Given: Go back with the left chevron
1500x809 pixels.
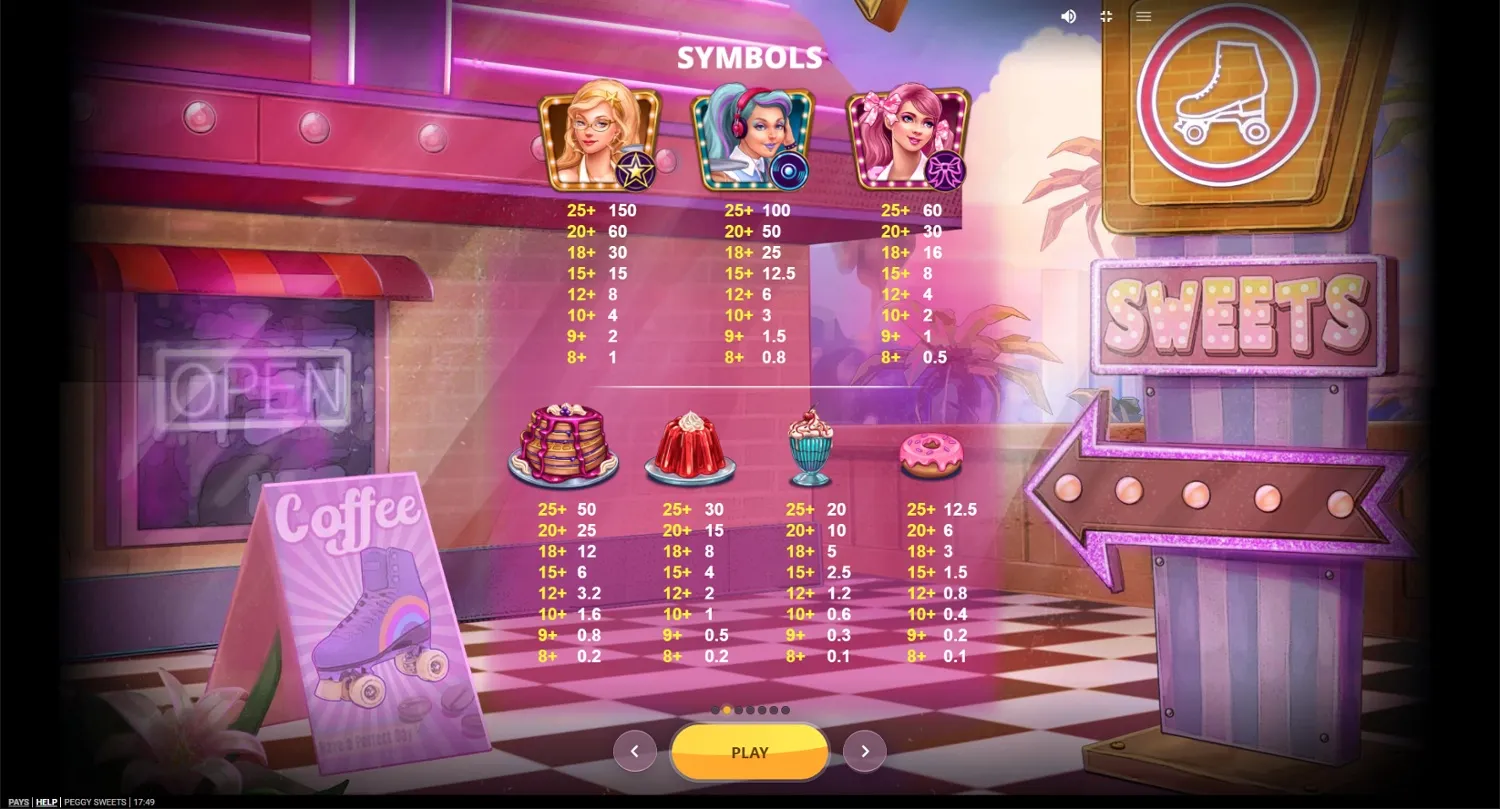Looking at the screenshot, I should pos(636,750).
